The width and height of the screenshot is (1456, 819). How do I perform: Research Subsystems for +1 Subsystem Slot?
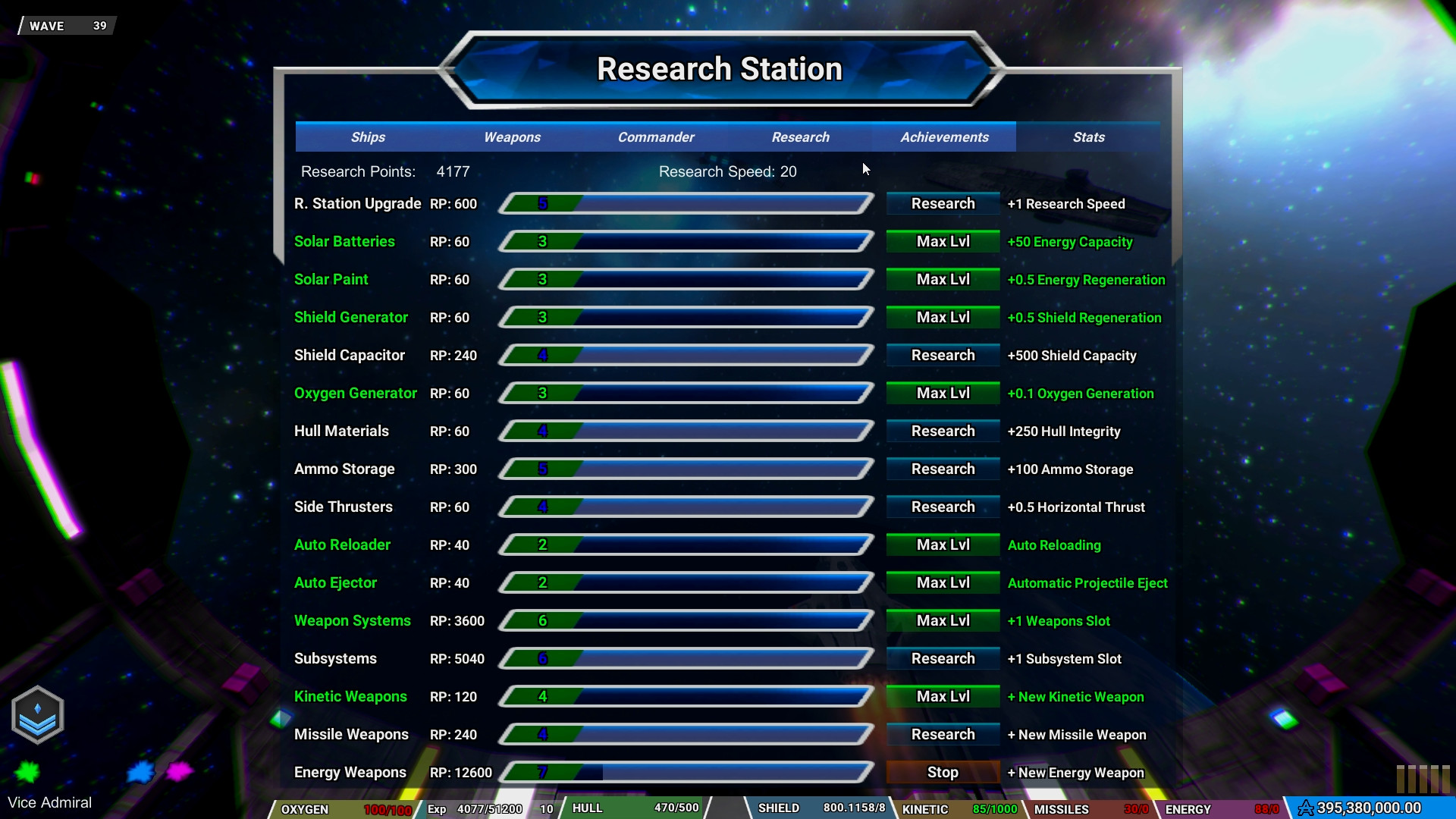(x=942, y=658)
